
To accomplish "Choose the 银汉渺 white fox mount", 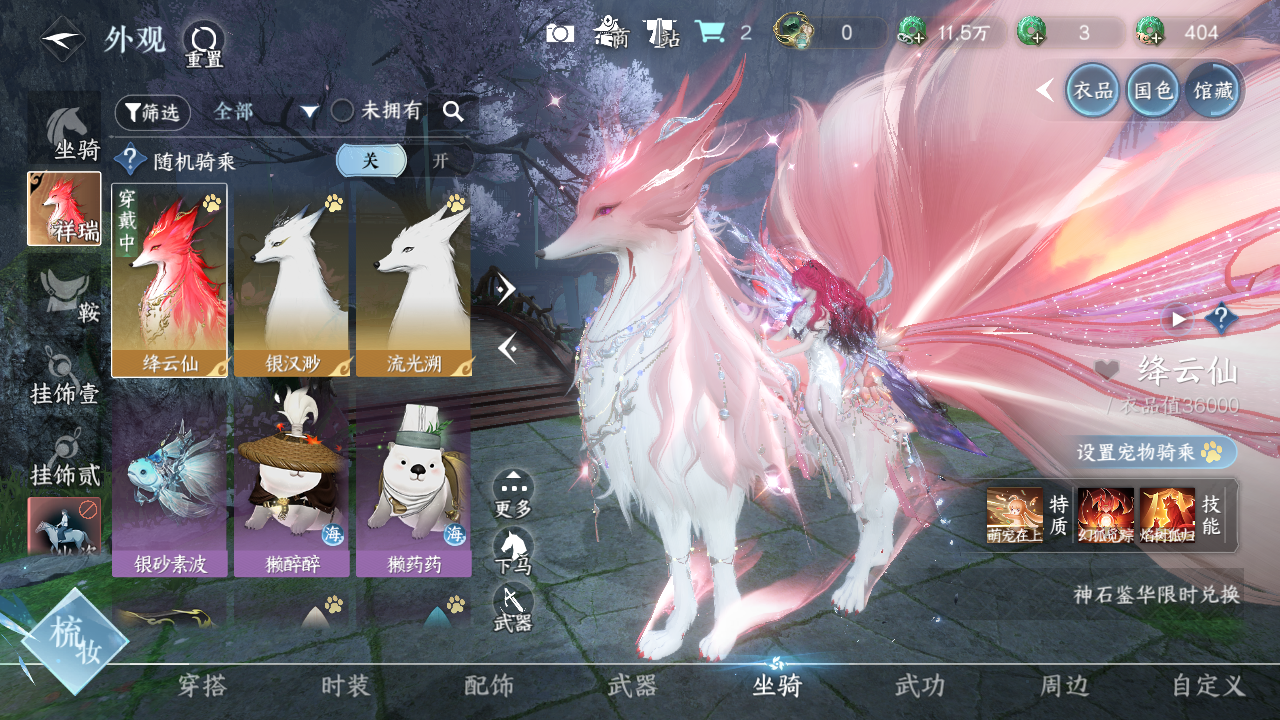I will (x=291, y=279).
